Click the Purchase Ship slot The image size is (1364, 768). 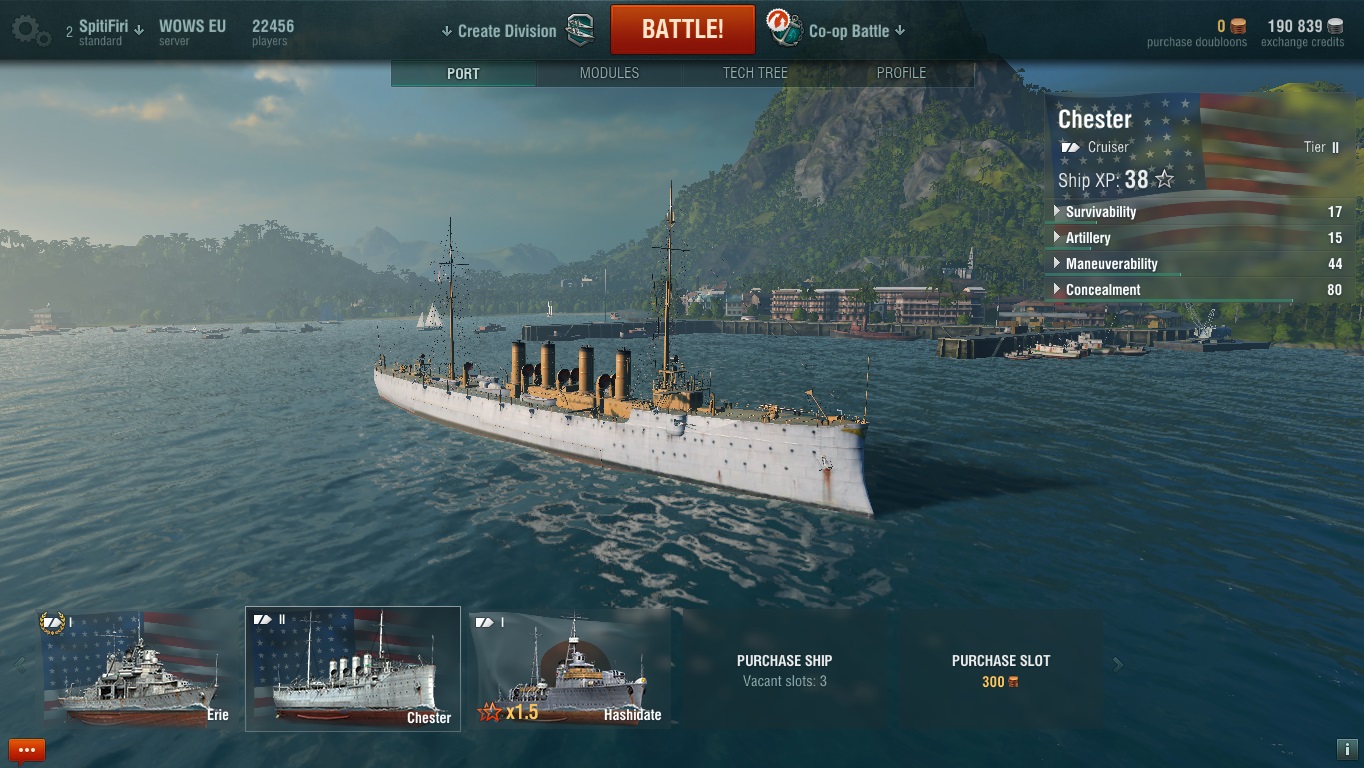point(784,669)
